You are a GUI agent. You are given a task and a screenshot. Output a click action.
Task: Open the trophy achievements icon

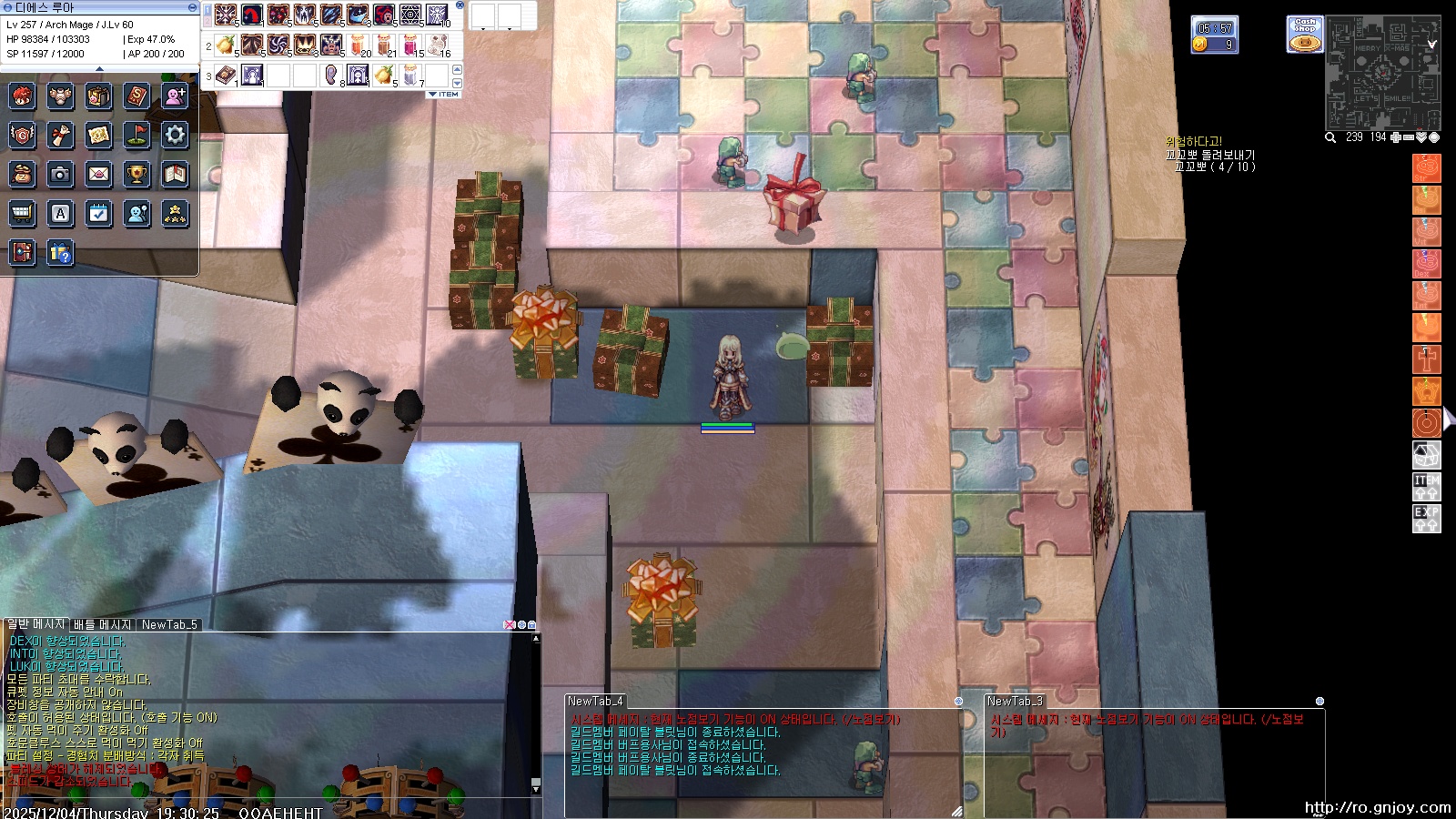point(136,174)
